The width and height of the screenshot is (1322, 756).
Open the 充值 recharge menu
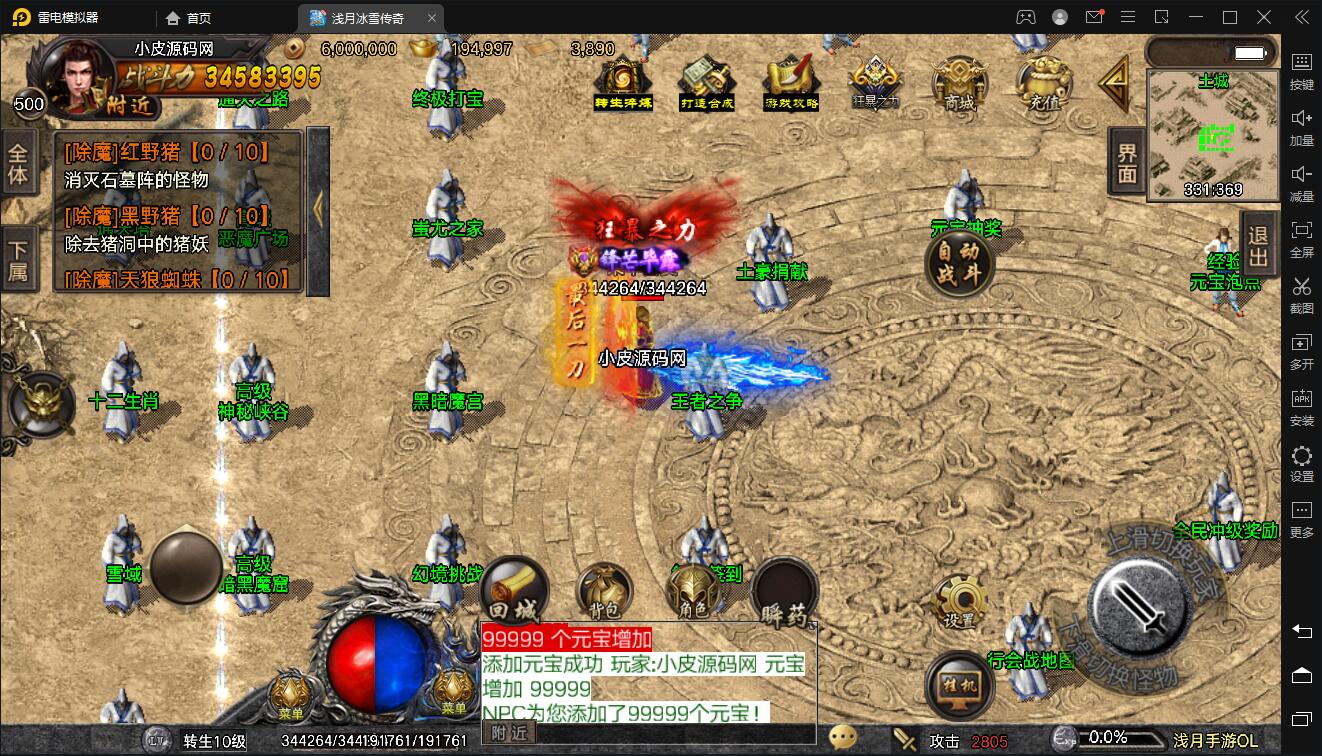(1042, 83)
